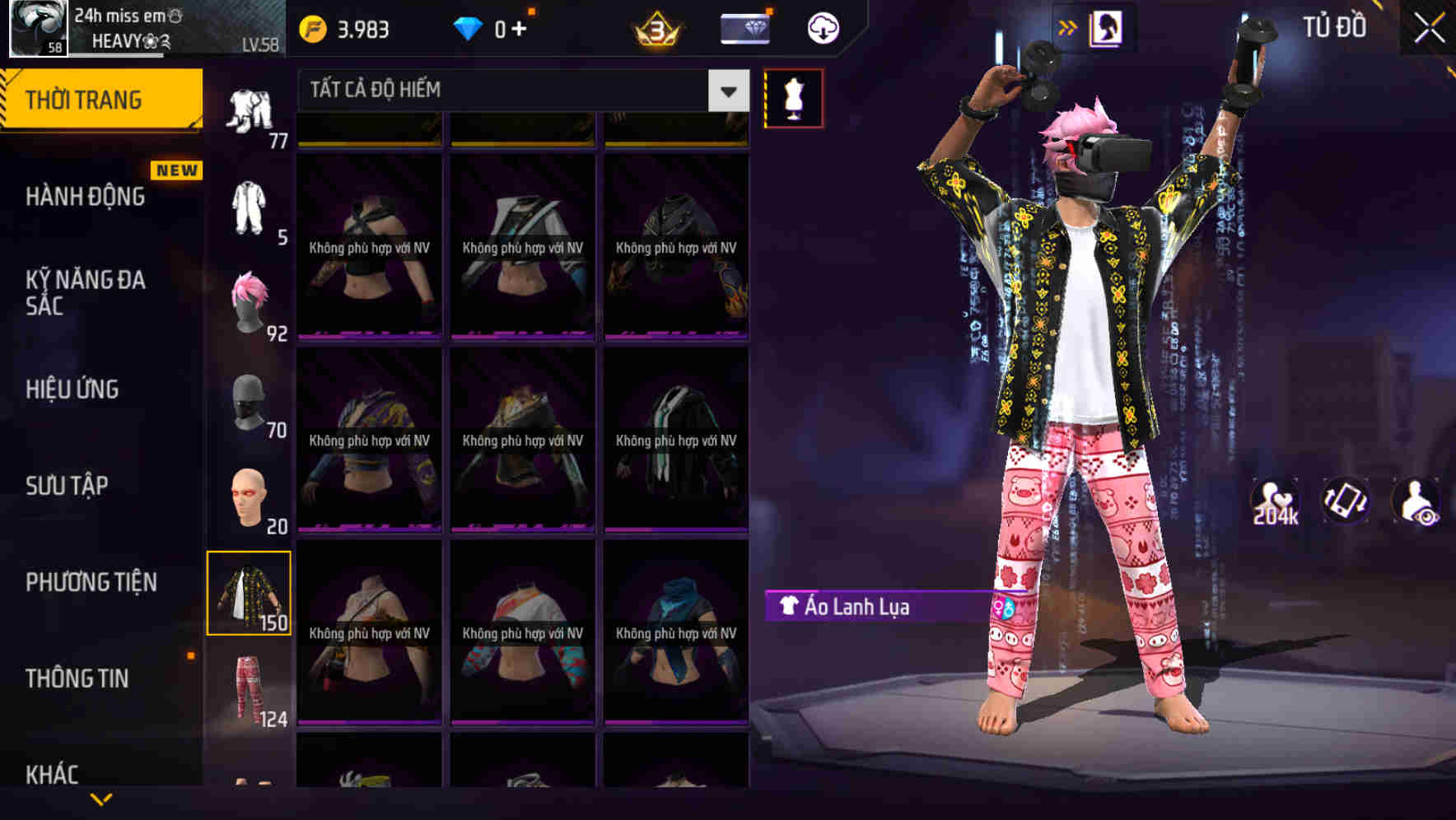Open the character gallery panel with double chevrons
Screen dimensions: 1456x820
tap(1069, 26)
